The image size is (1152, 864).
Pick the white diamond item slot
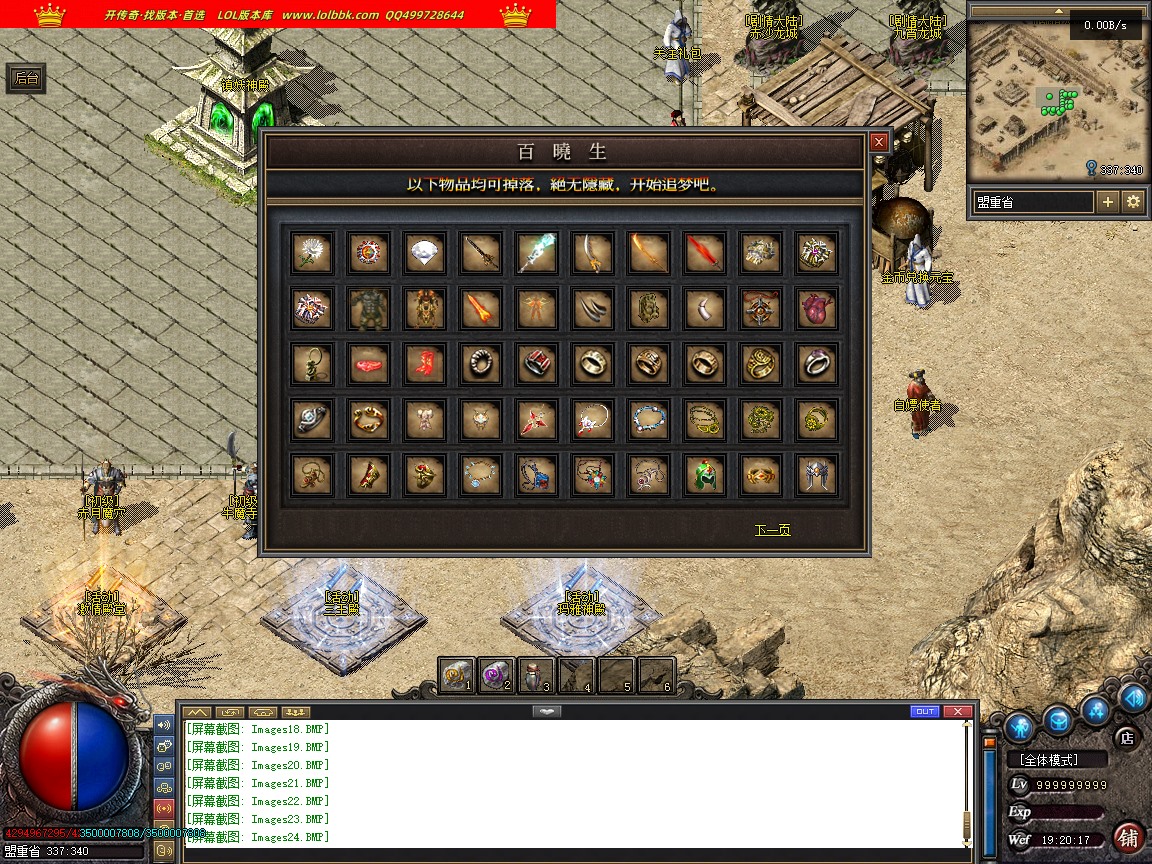coord(424,253)
